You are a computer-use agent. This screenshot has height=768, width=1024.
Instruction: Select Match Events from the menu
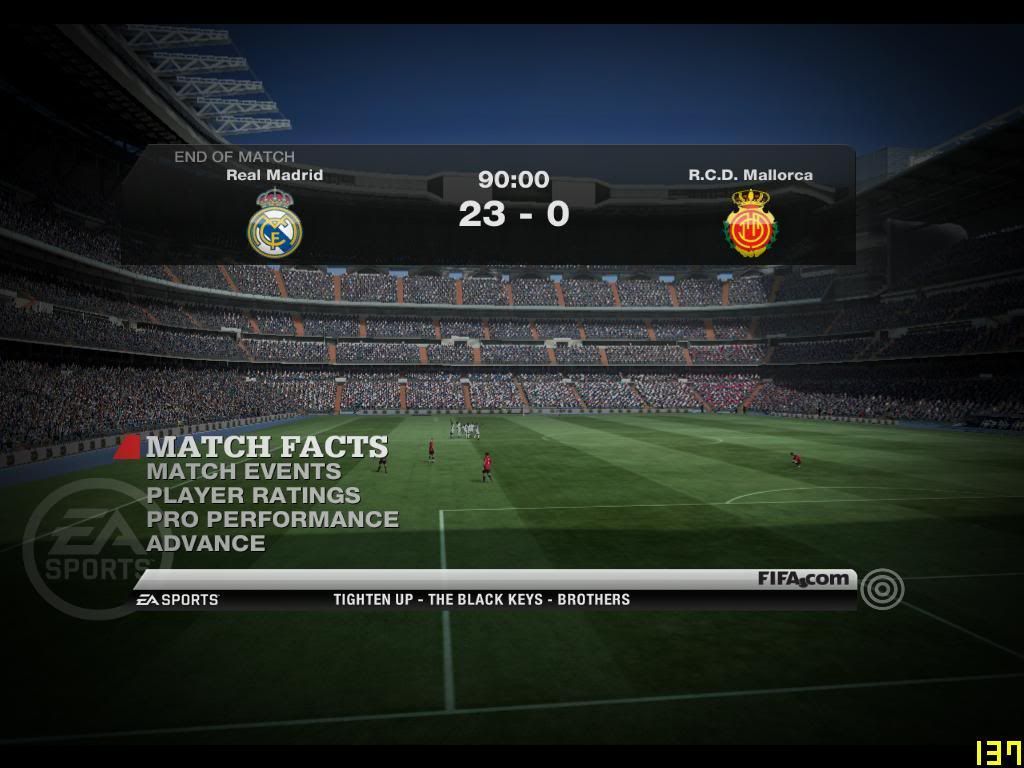tap(243, 471)
